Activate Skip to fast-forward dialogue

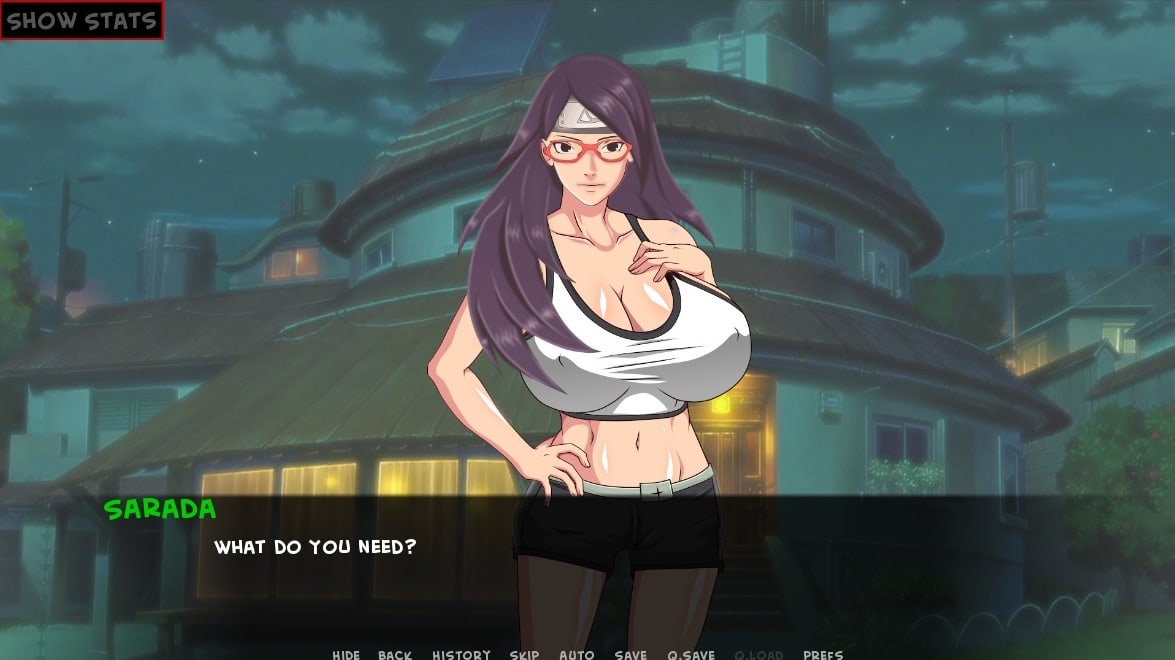(524, 655)
